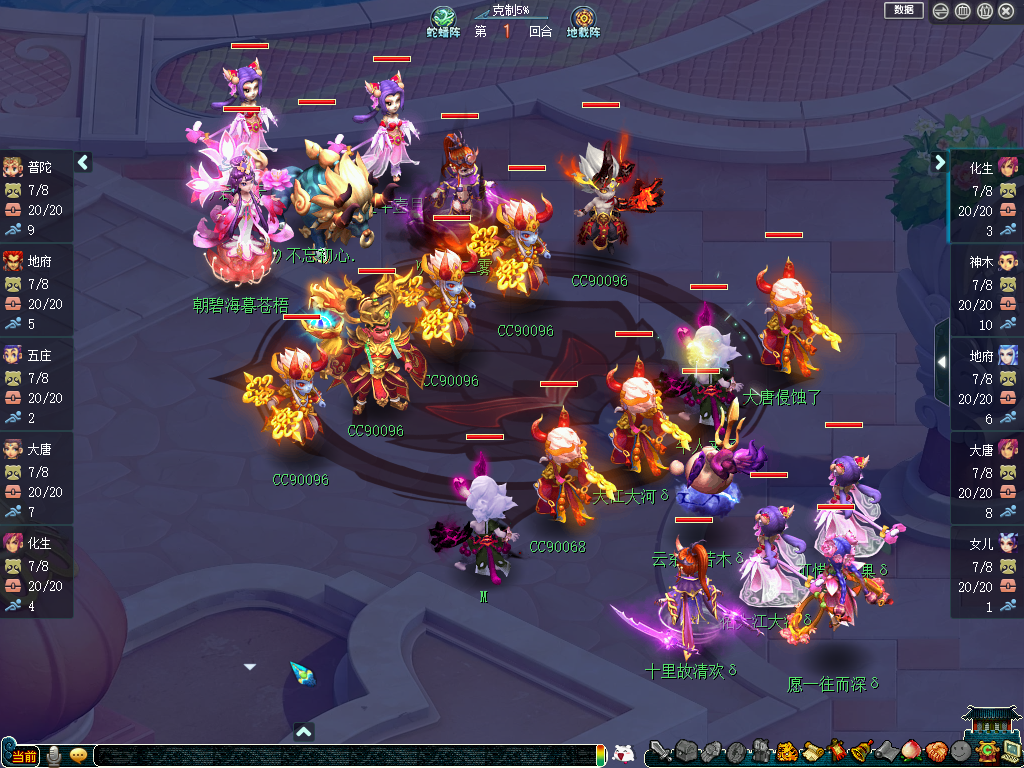Click the round swap-arrows button
This screenshot has width=1024, height=768.
(941, 11)
